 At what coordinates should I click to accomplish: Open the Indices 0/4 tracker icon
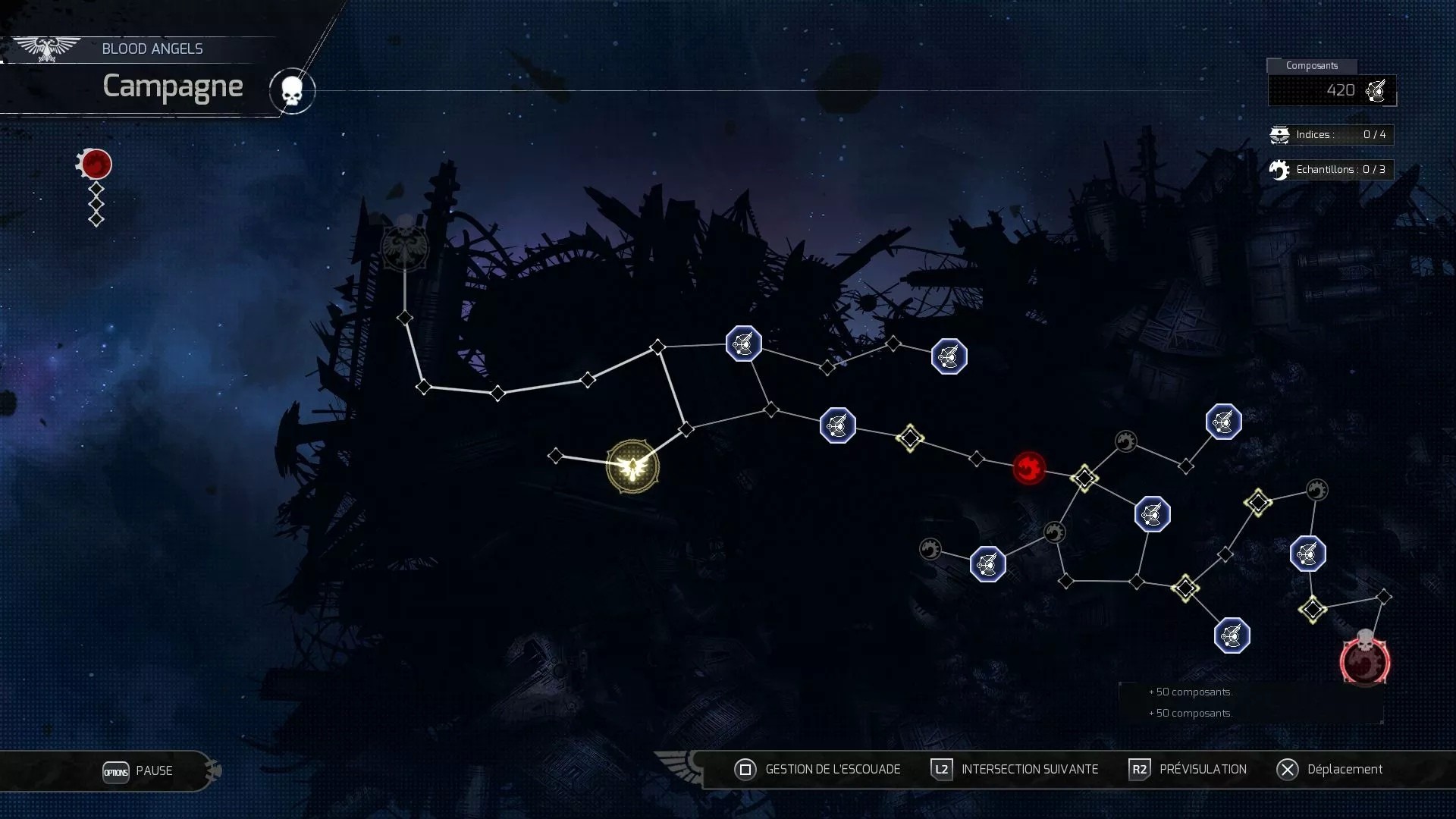1279,134
